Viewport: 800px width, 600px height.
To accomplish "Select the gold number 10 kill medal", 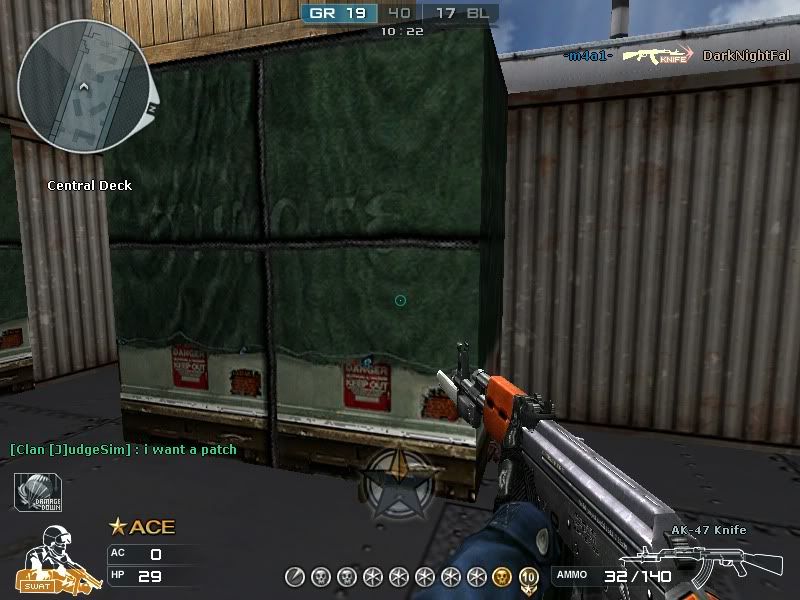I will [x=528, y=576].
